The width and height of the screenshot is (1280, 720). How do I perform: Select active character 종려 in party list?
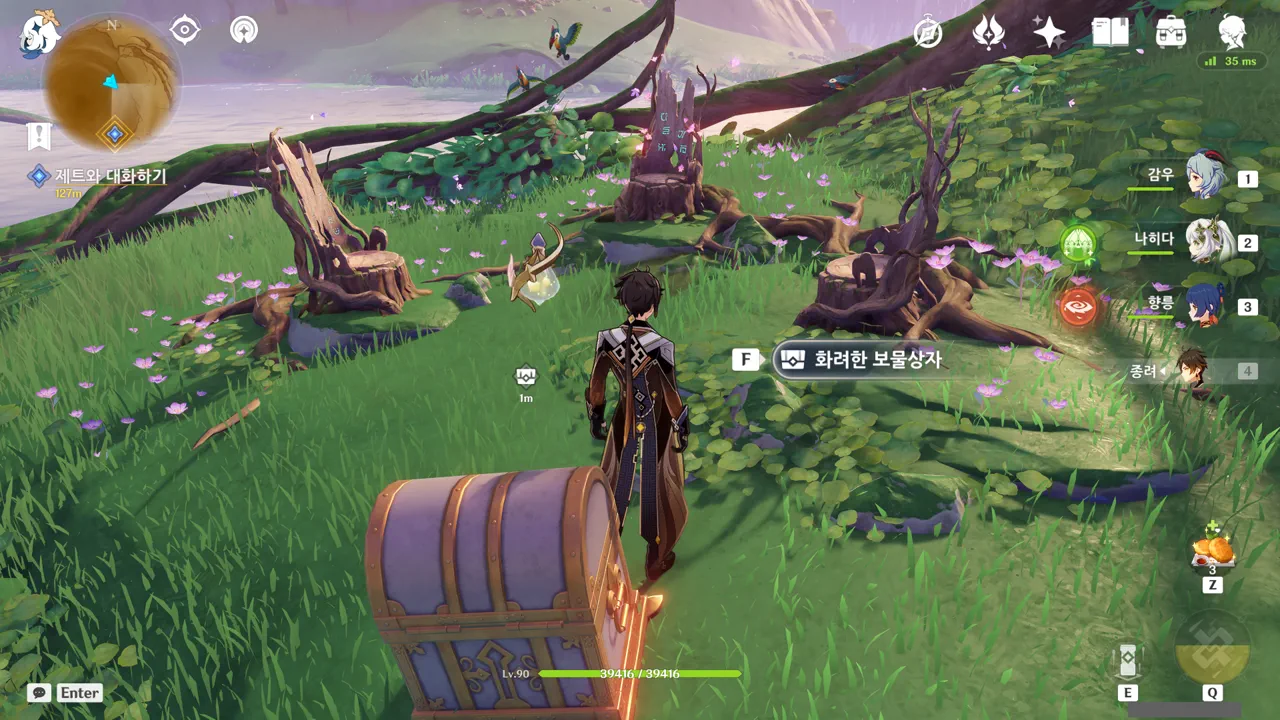(1192, 371)
